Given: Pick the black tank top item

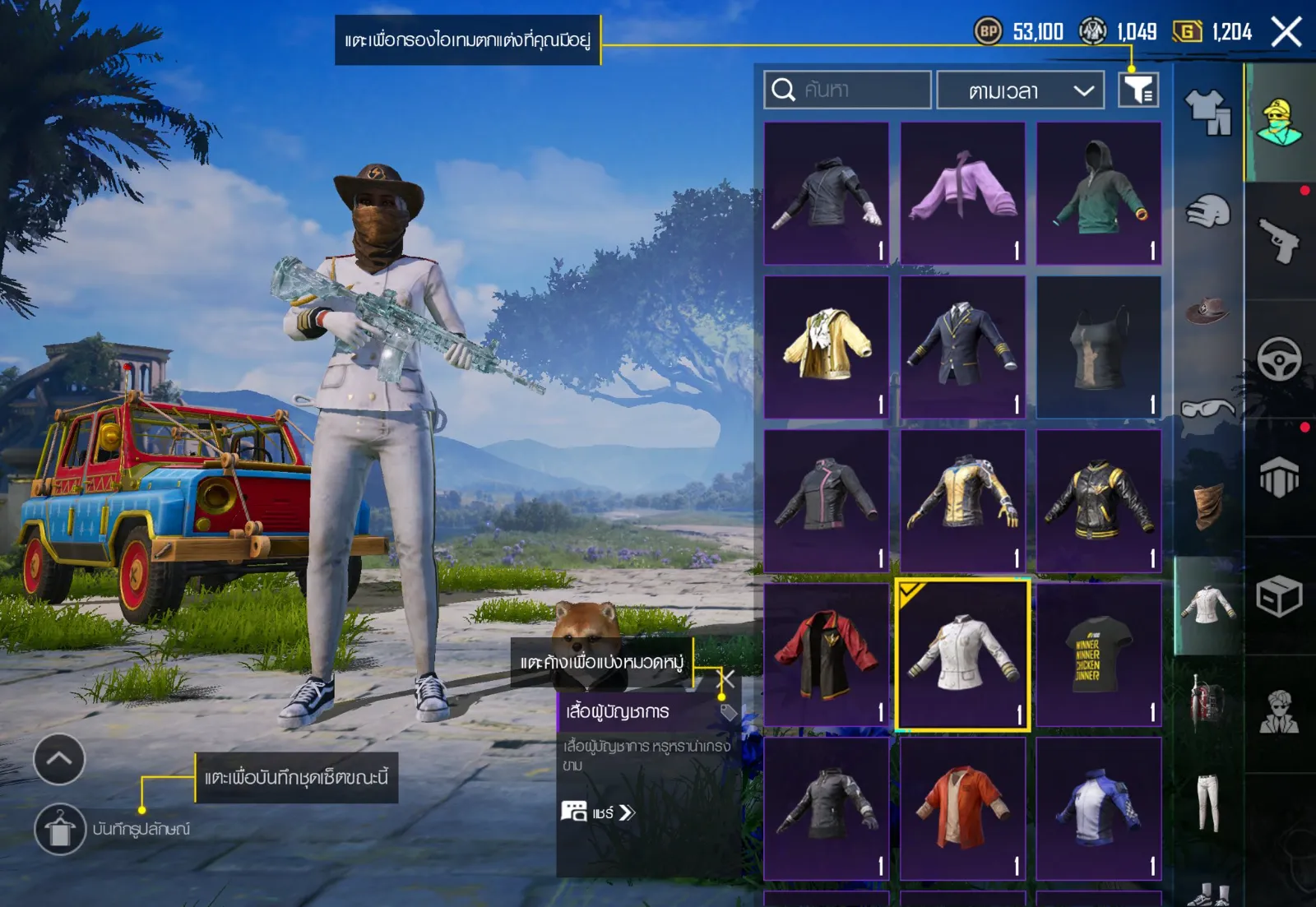Looking at the screenshot, I should 1099,347.
